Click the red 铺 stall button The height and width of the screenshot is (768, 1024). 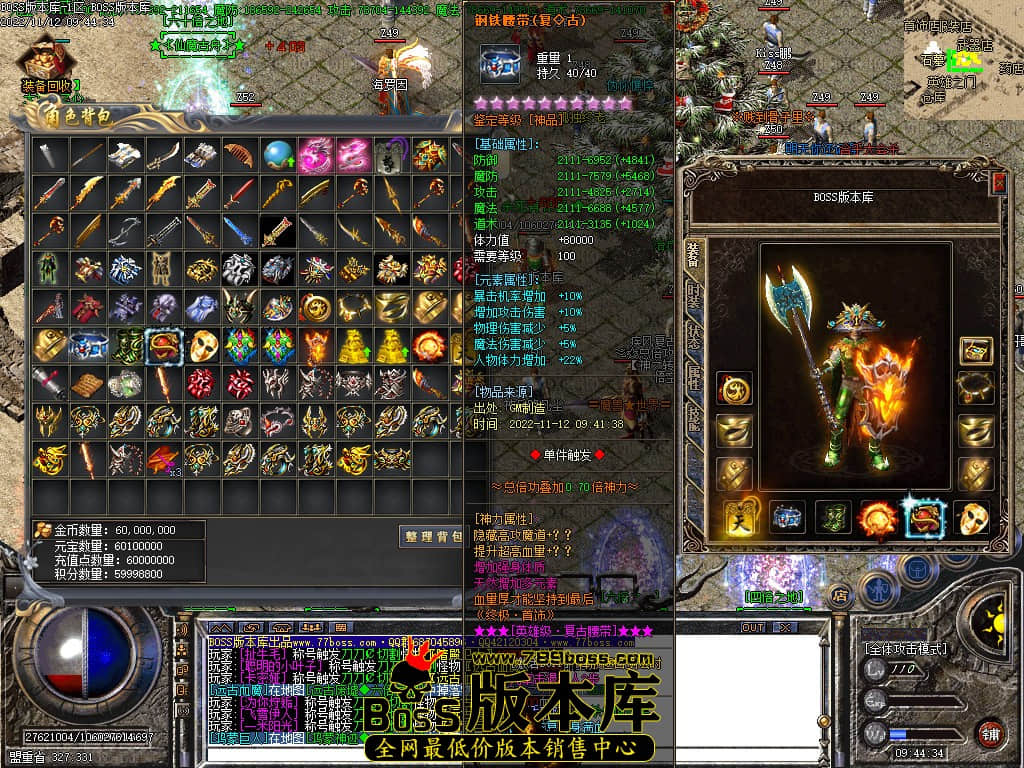991,733
